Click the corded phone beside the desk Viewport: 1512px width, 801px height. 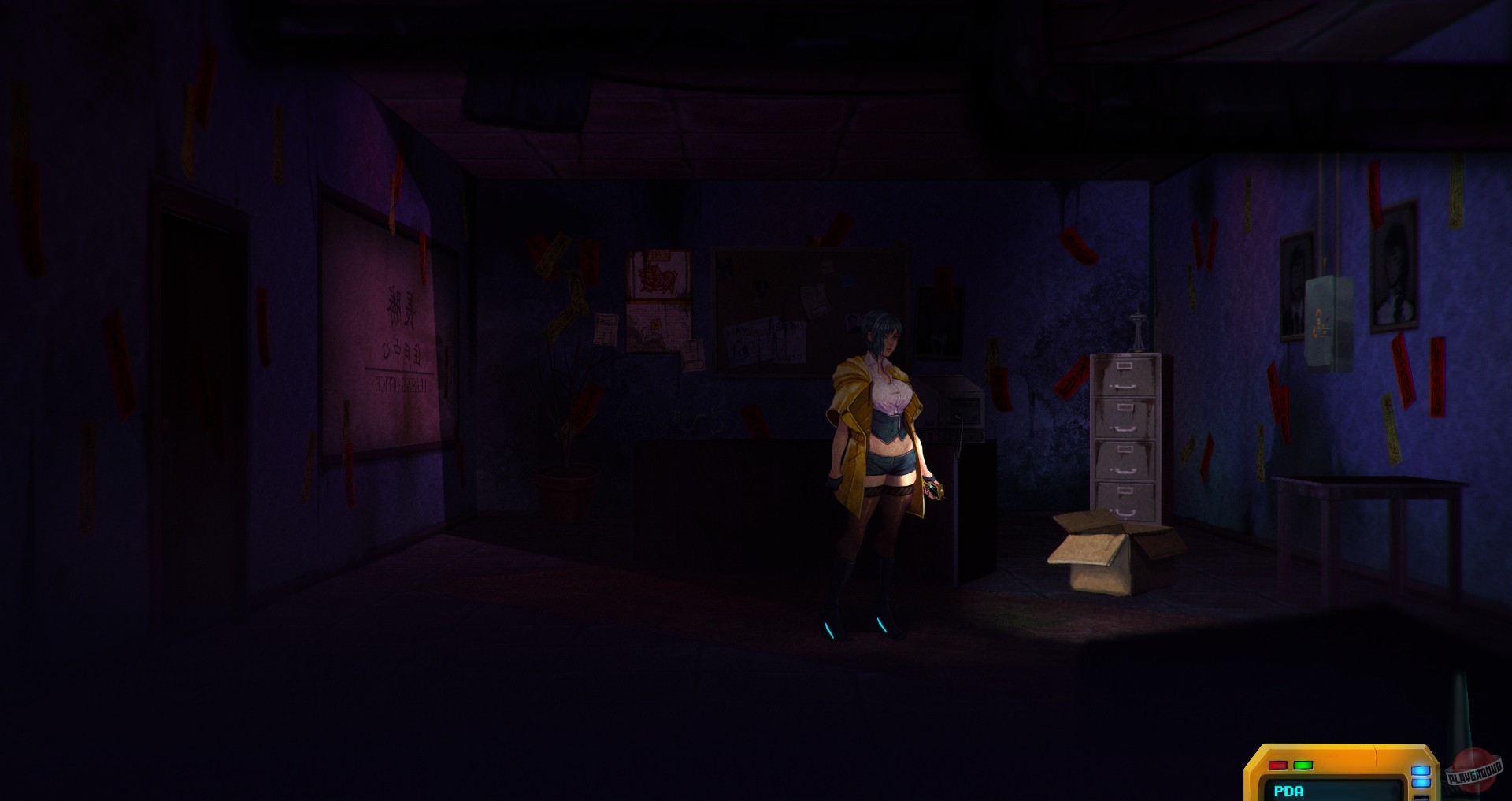(958, 416)
